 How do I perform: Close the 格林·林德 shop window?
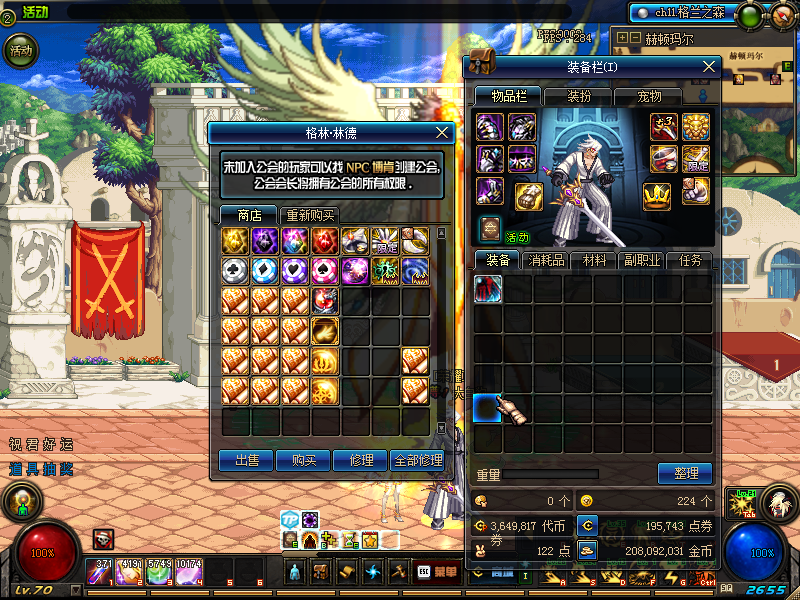pos(443,132)
